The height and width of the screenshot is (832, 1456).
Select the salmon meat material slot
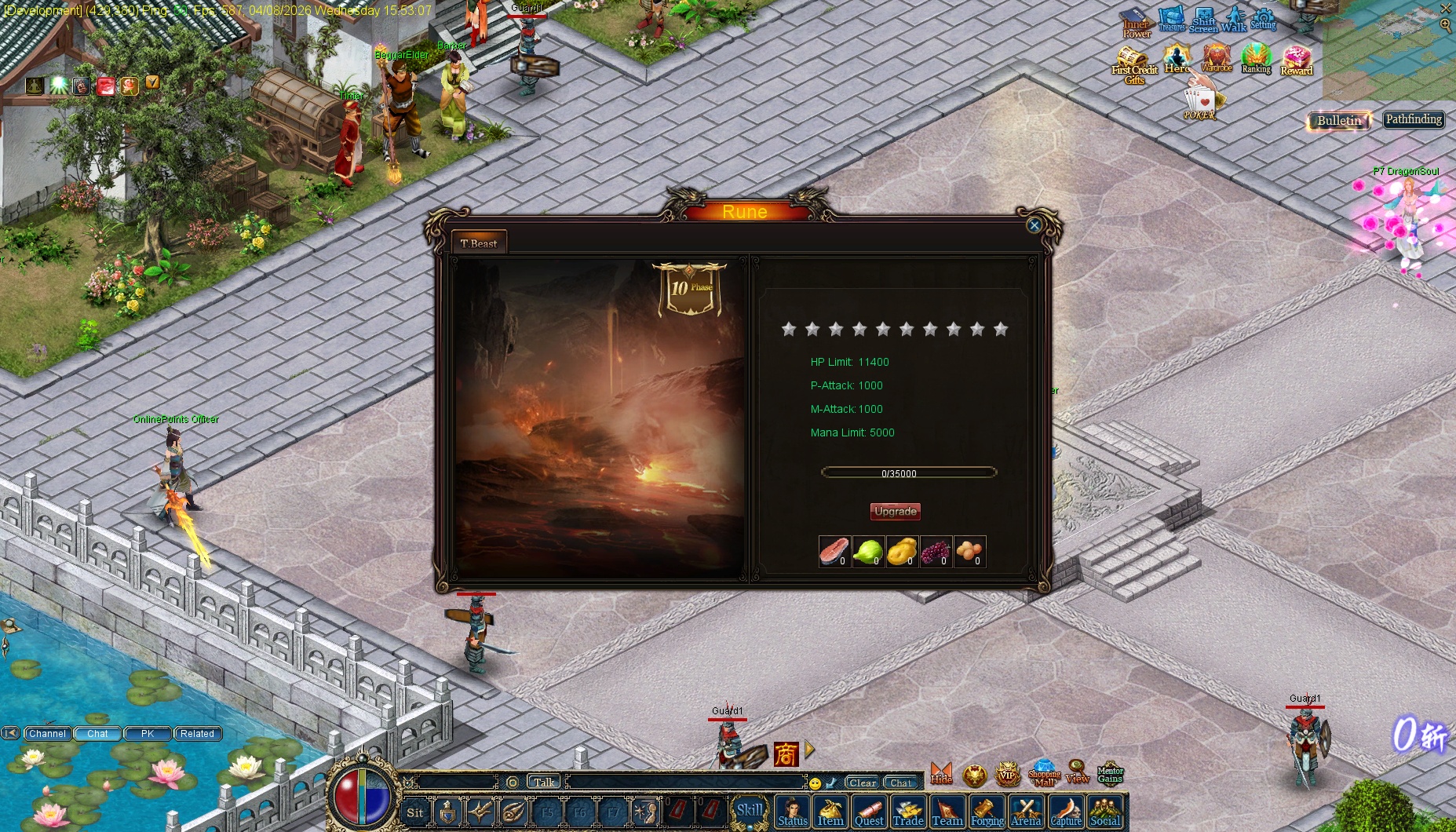click(834, 552)
